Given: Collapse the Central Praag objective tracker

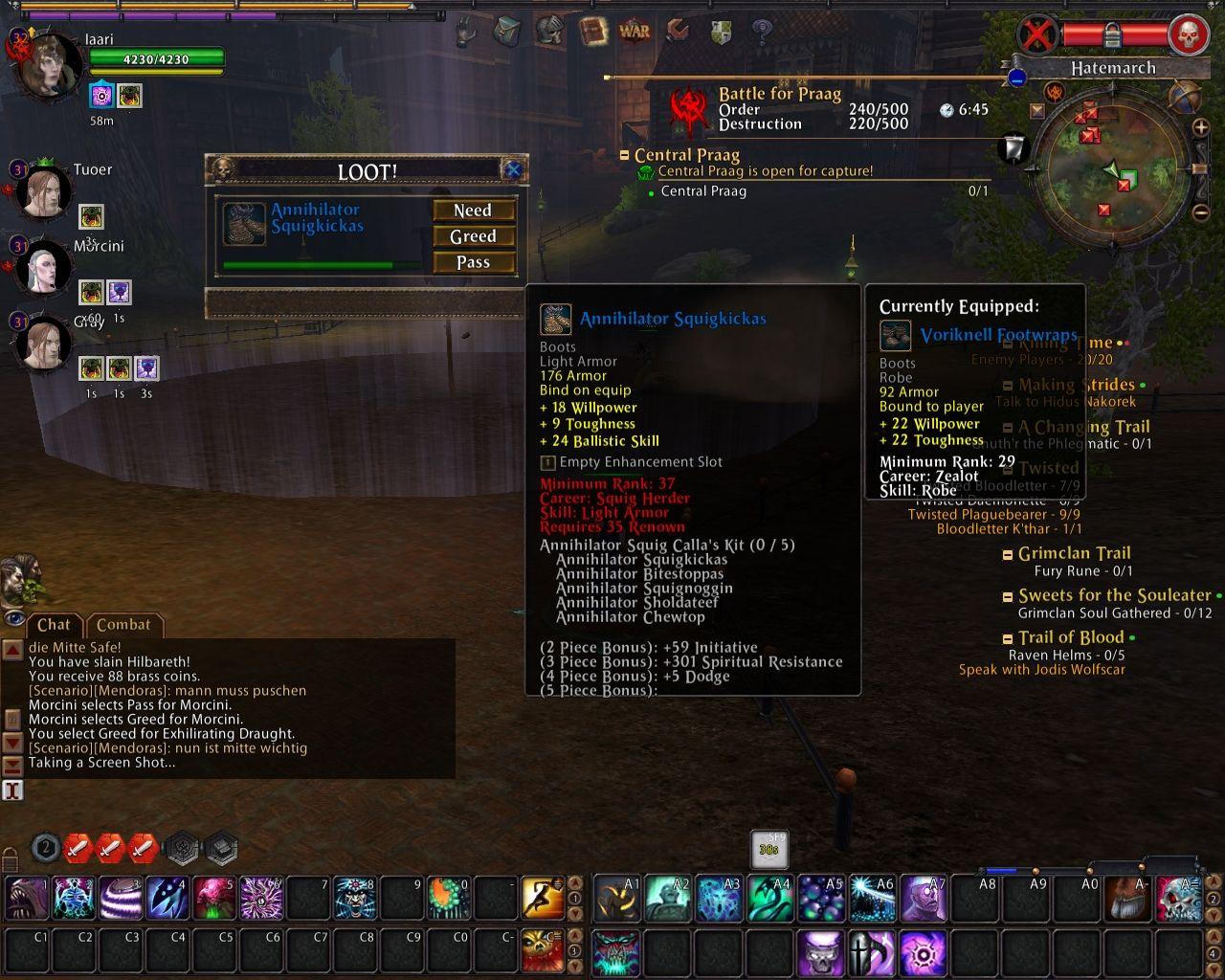Looking at the screenshot, I should [625, 155].
